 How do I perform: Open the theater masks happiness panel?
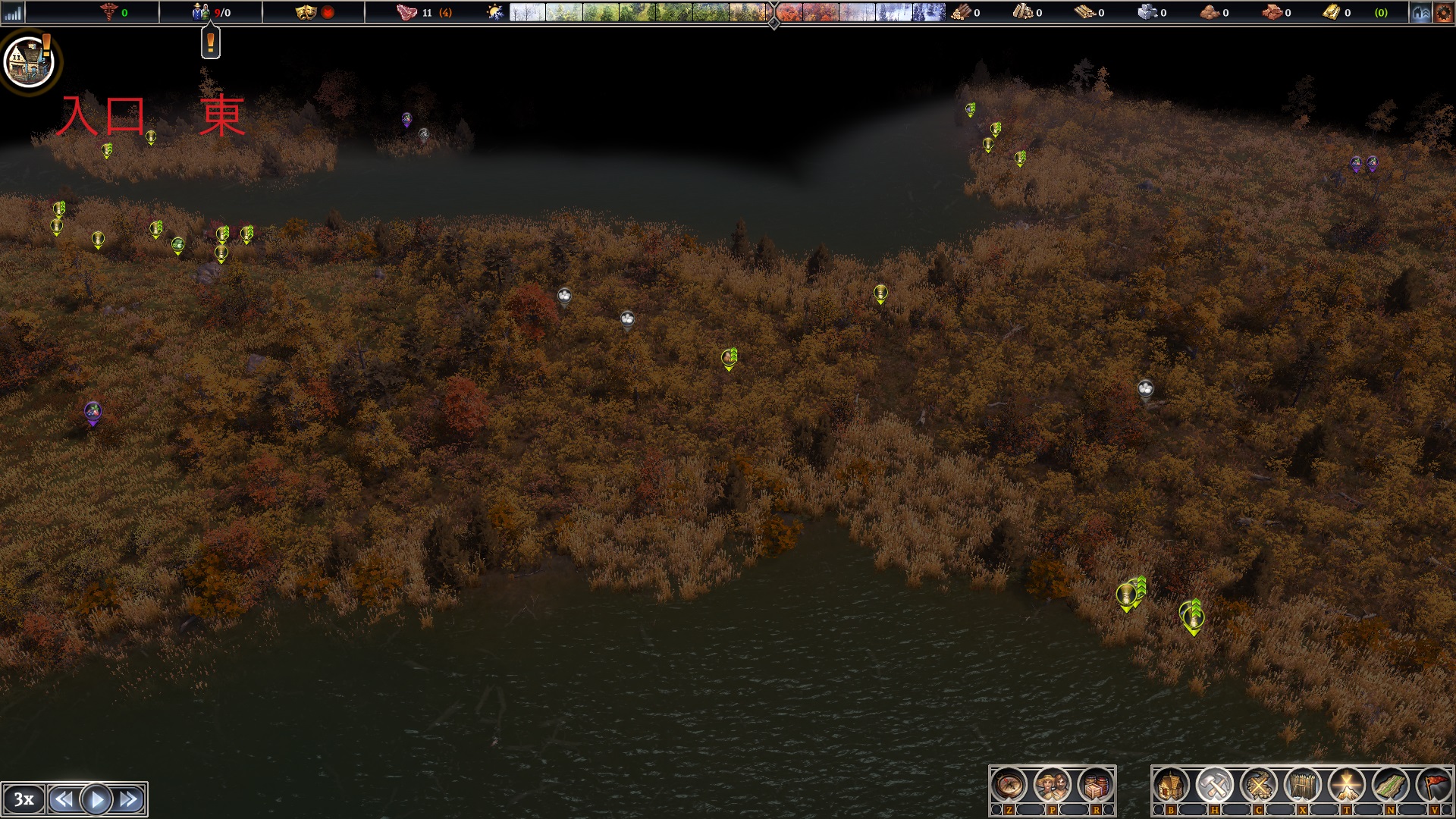click(x=306, y=13)
